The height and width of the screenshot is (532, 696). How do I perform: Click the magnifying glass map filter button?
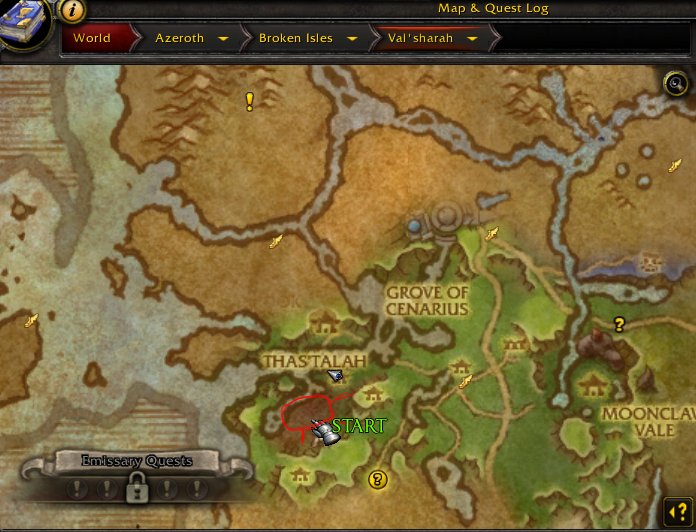click(676, 83)
